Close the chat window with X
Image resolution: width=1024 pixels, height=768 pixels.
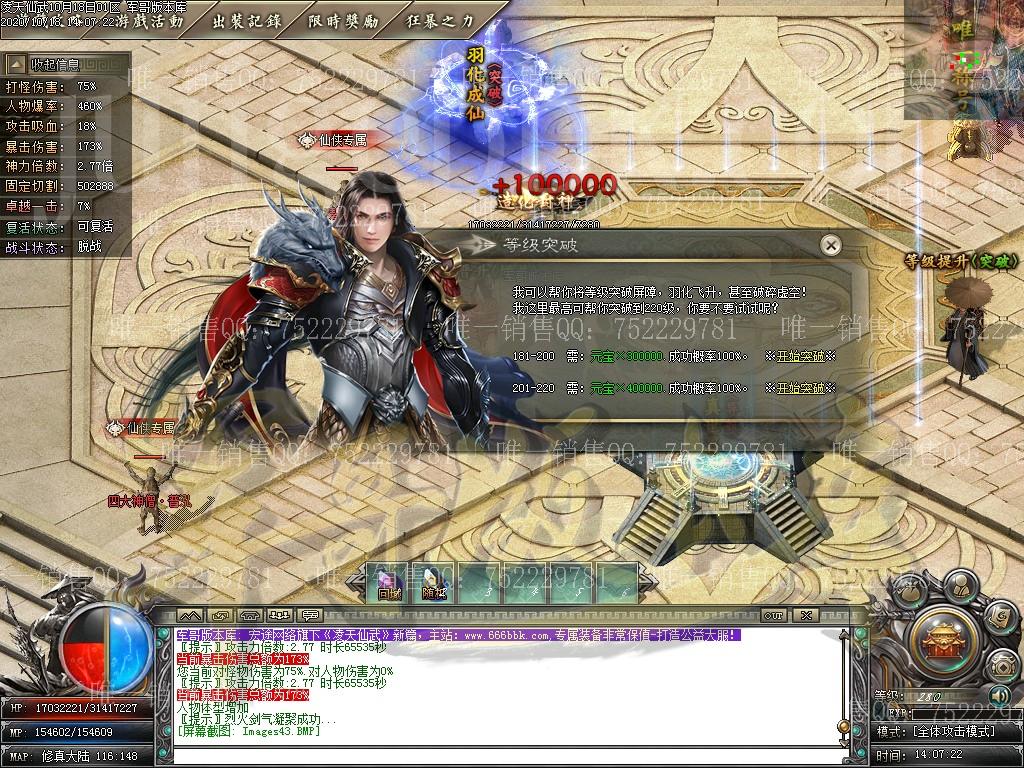pyautogui.click(x=807, y=615)
